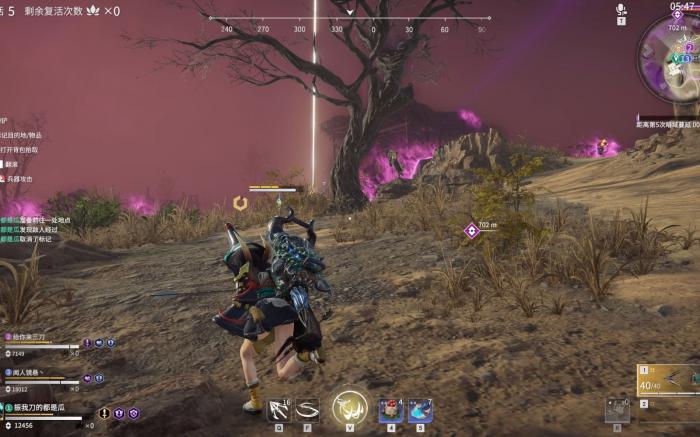
Task: Activate the glowing golden ultimate ability icon
Action: (x=350, y=407)
